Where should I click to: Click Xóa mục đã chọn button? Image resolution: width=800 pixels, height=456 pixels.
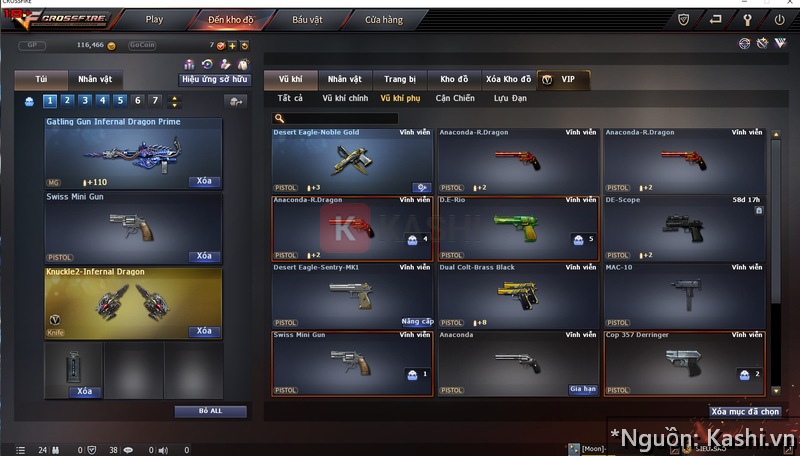point(745,411)
